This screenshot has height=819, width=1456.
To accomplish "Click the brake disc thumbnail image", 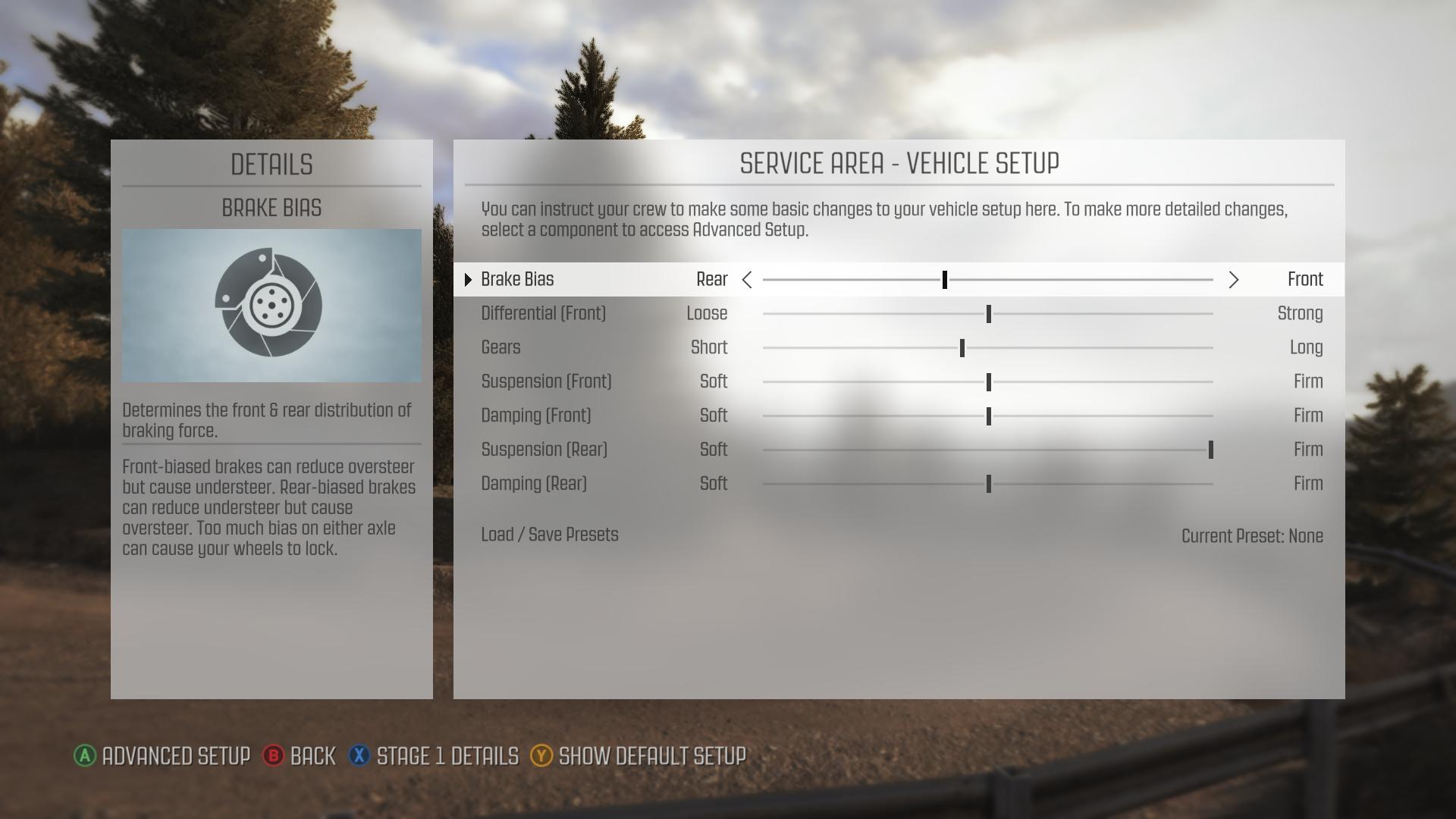I will (x=271, y=305).
